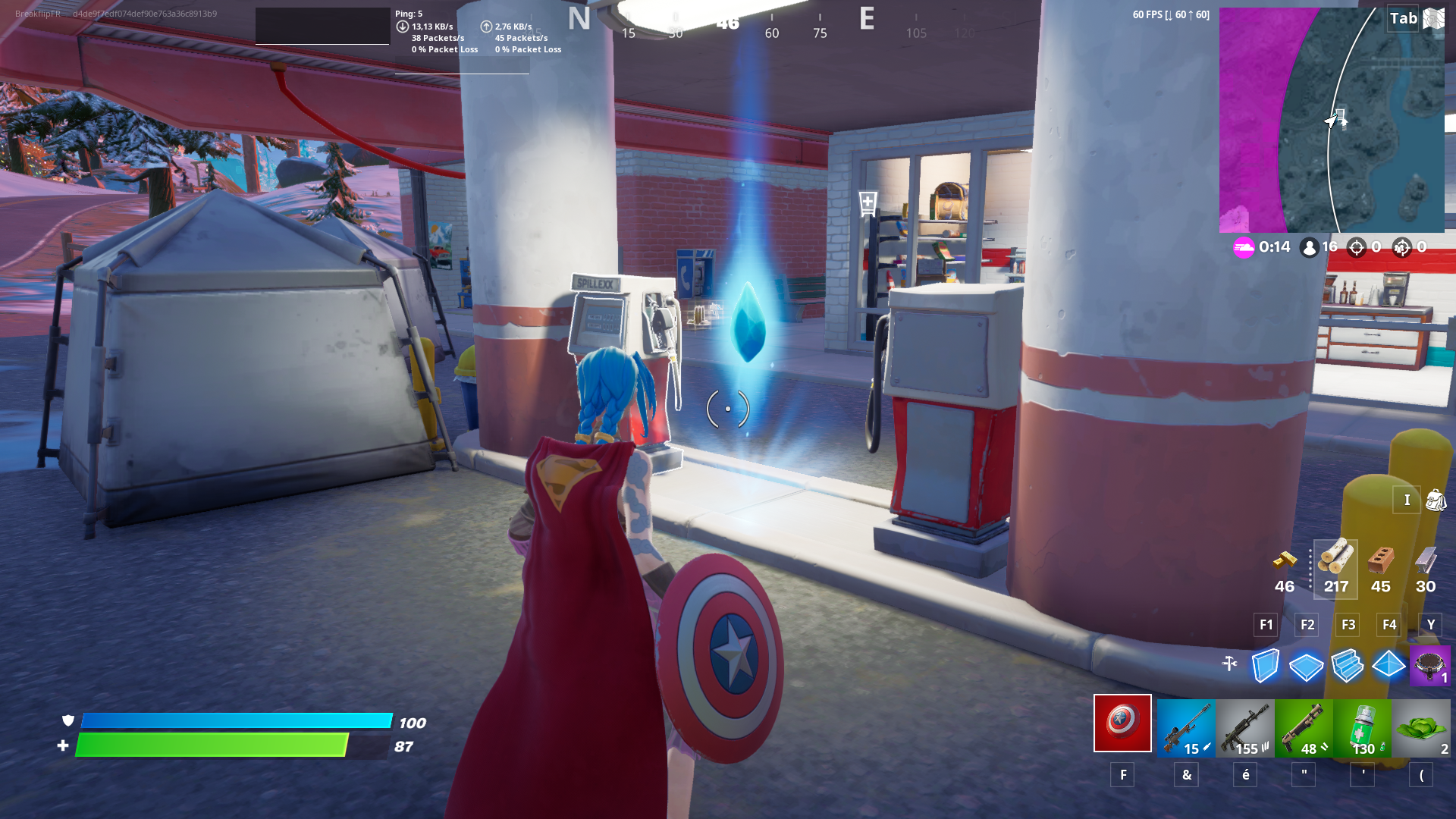Open the full map via the Tab button
This screenshot has height=819, width=1456.
click(x=1402, y=18)
